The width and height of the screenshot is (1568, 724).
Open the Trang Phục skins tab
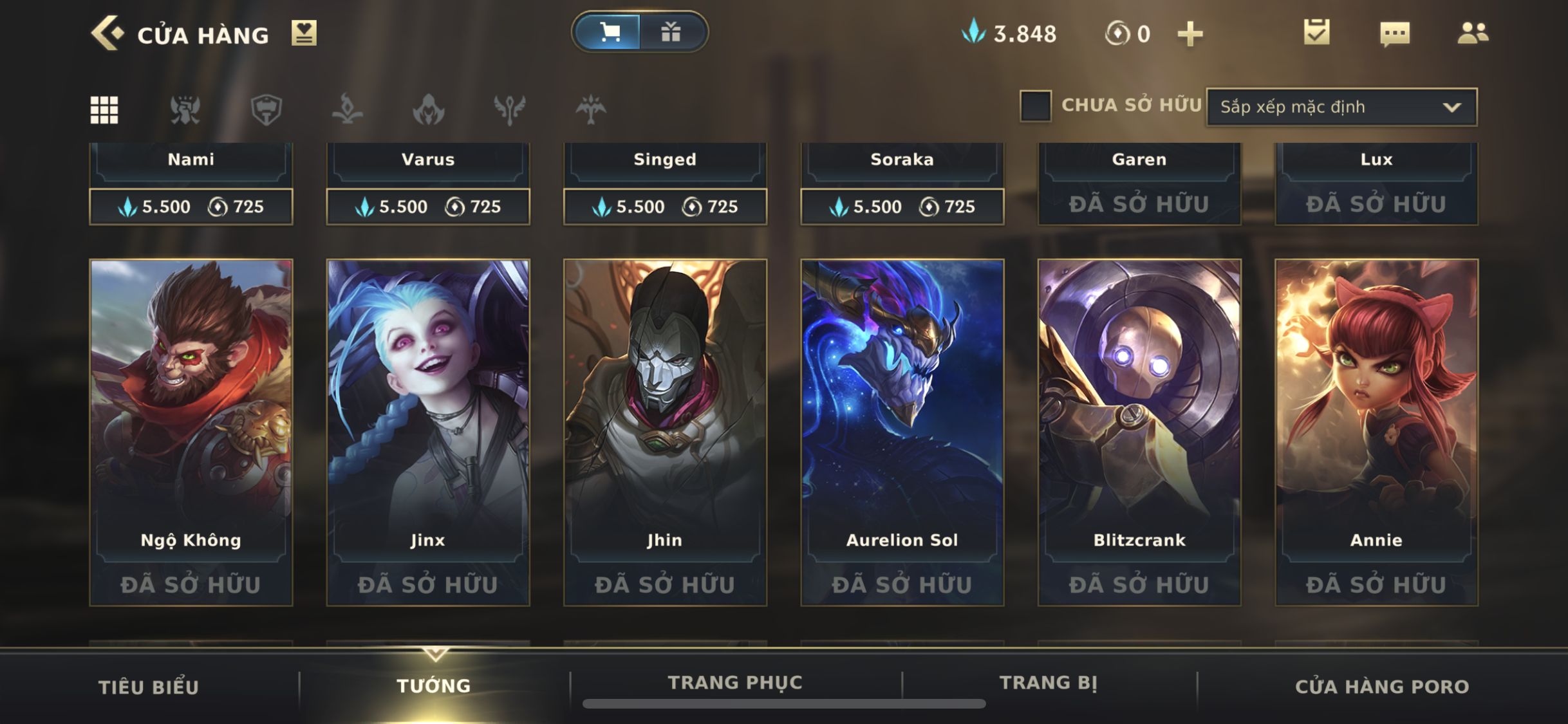click(x=735, y=683)
